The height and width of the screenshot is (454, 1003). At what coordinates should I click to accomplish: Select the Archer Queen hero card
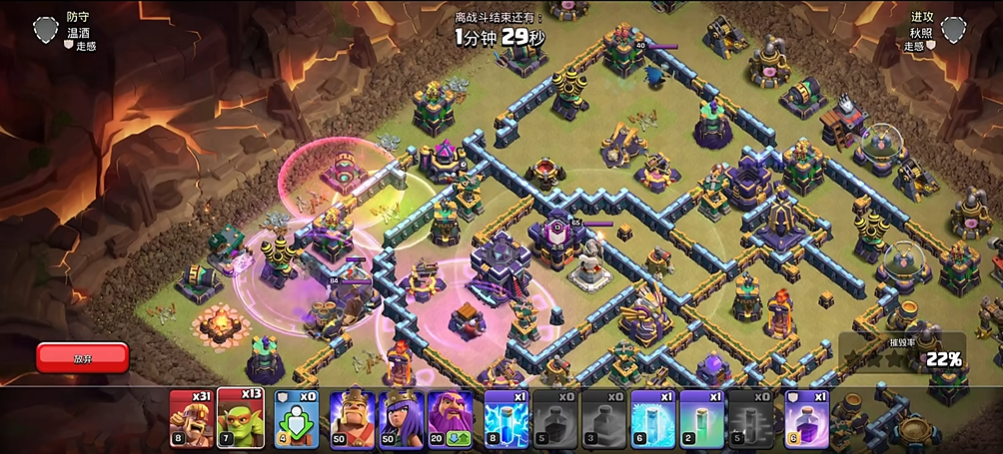[x=401, y=417]
